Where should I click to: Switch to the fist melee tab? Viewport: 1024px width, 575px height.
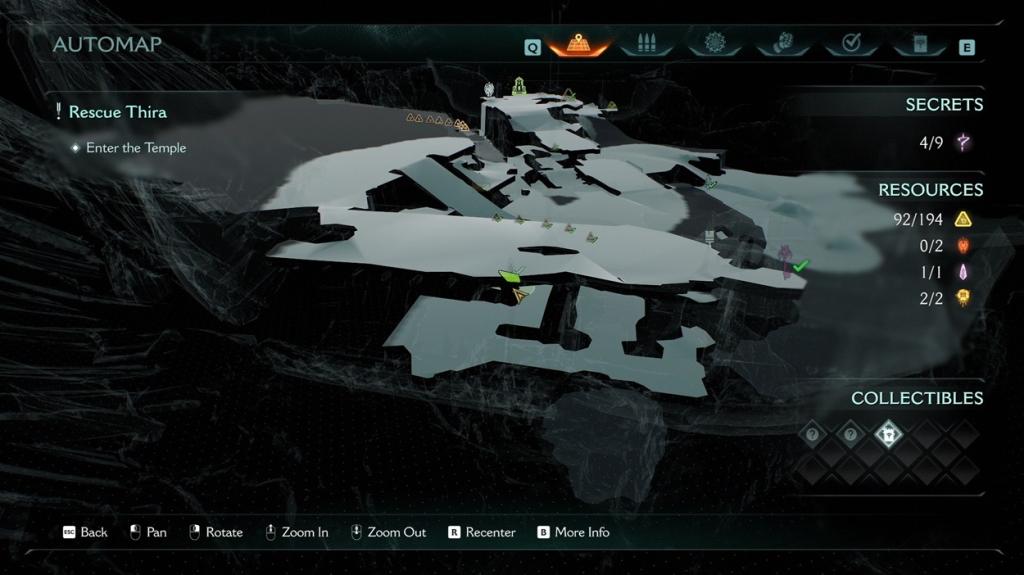(777, 45)
